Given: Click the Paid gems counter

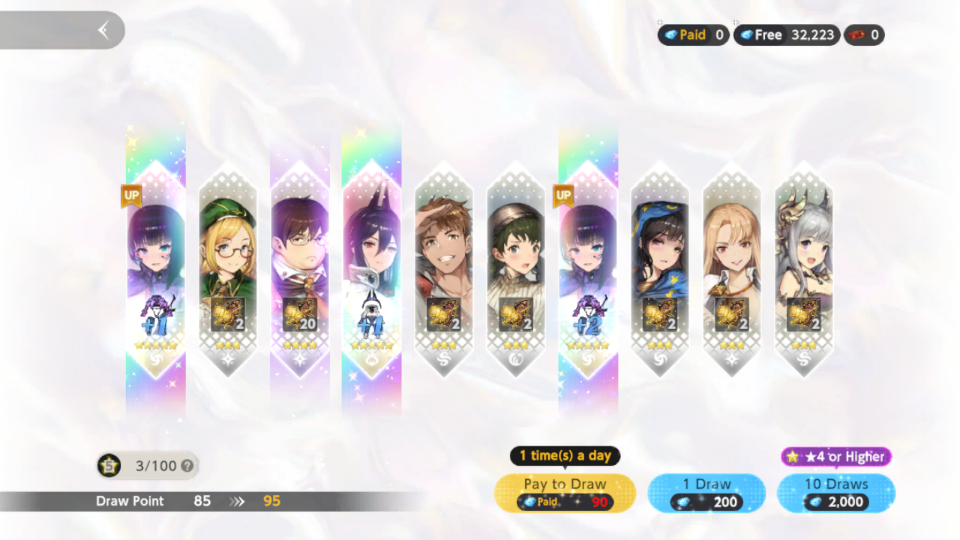Looking at the screenshot, I should 693,35.
